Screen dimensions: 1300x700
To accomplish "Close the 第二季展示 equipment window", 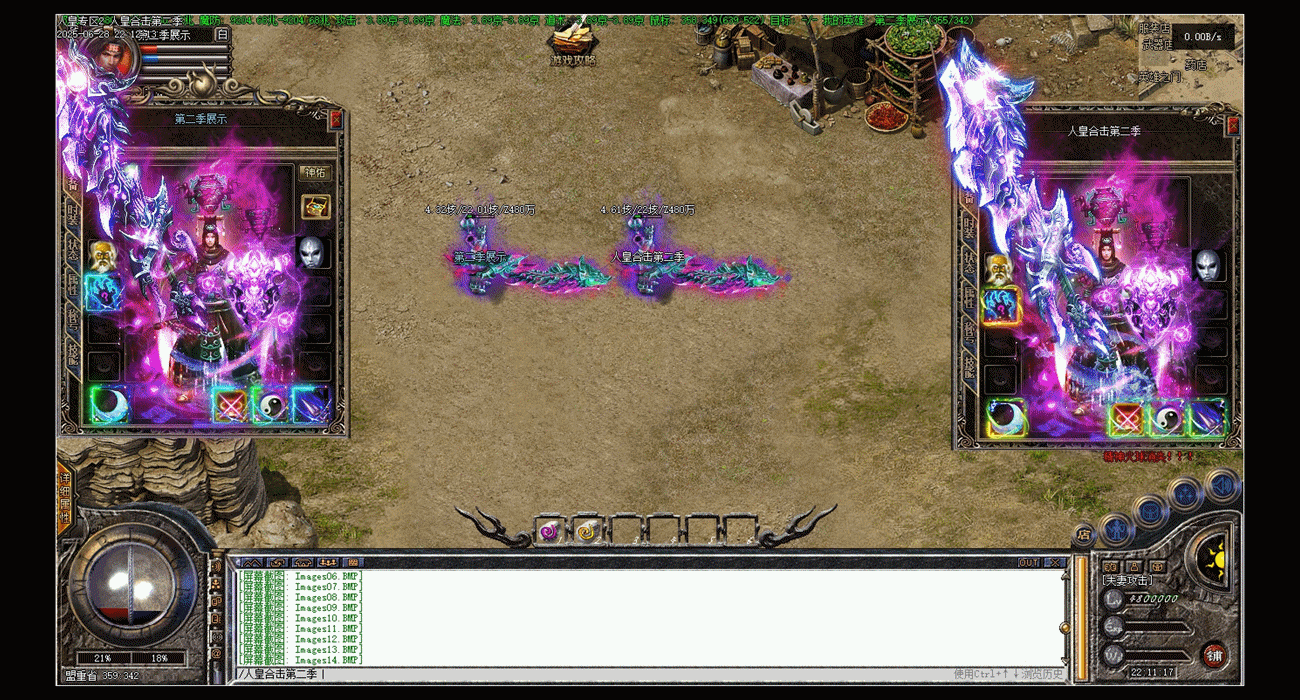I will 336,119.
